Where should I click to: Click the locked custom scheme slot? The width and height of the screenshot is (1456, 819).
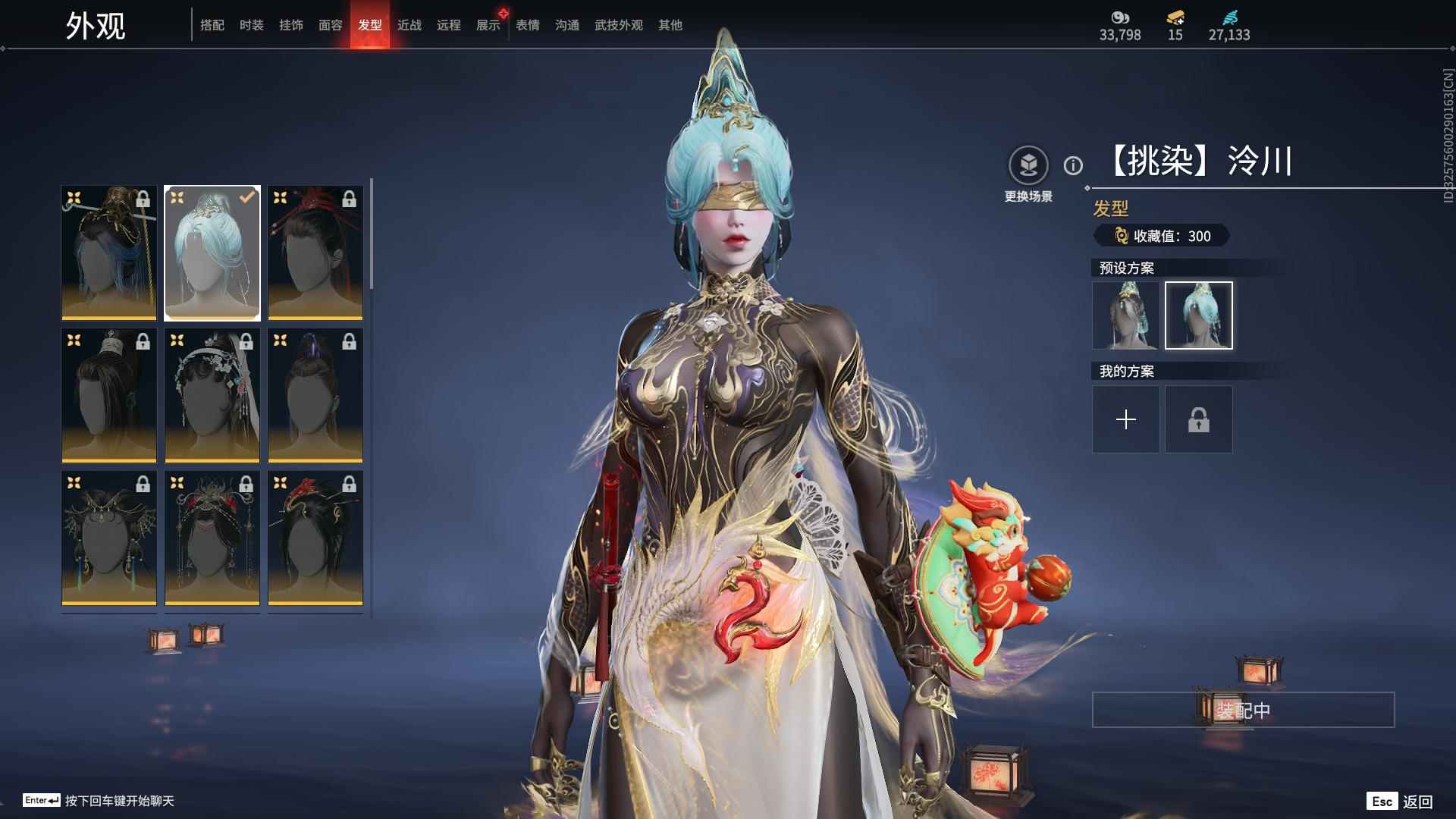coord(1199,419)
